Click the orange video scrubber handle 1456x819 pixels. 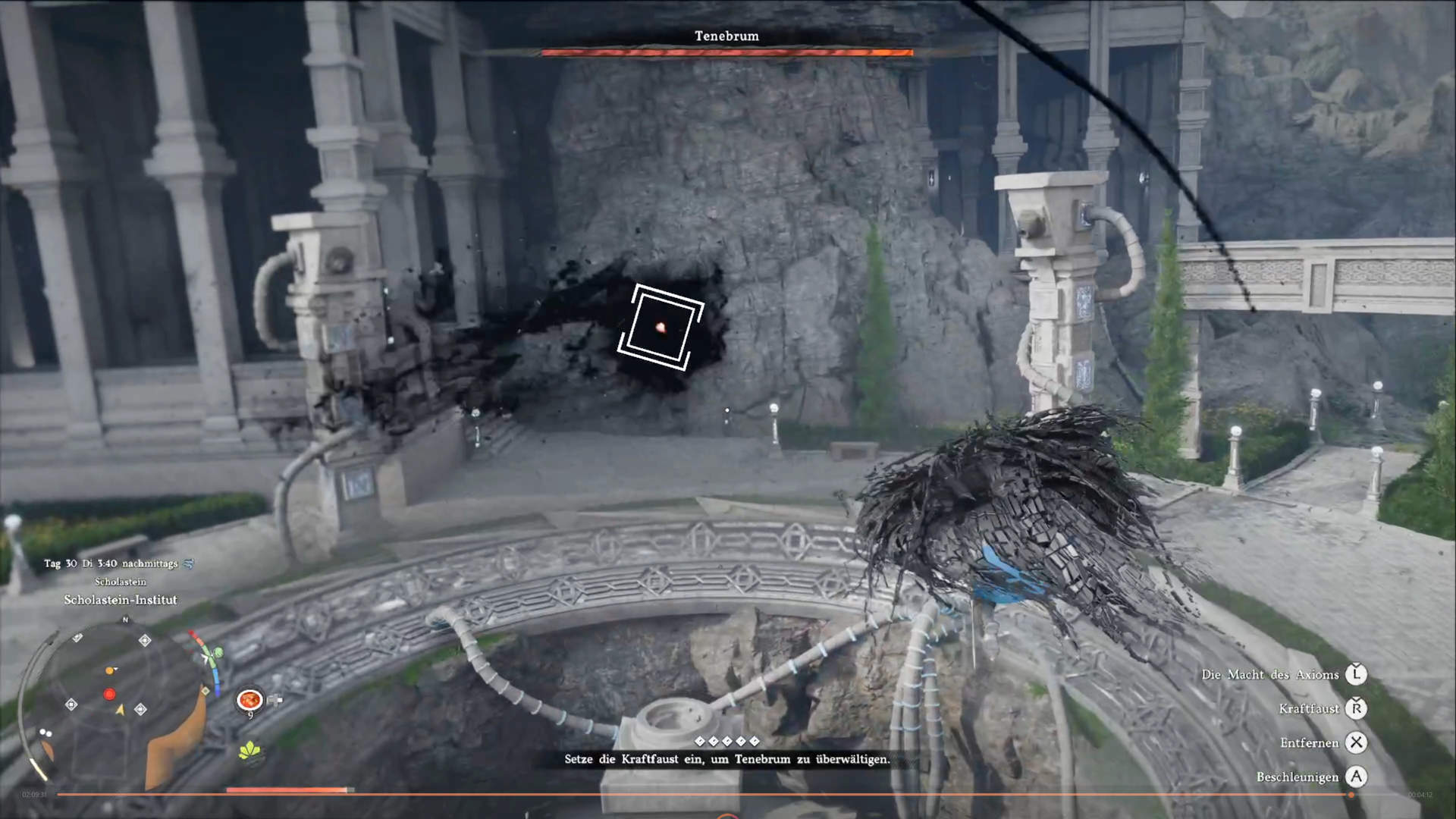tap(1351, 795)
